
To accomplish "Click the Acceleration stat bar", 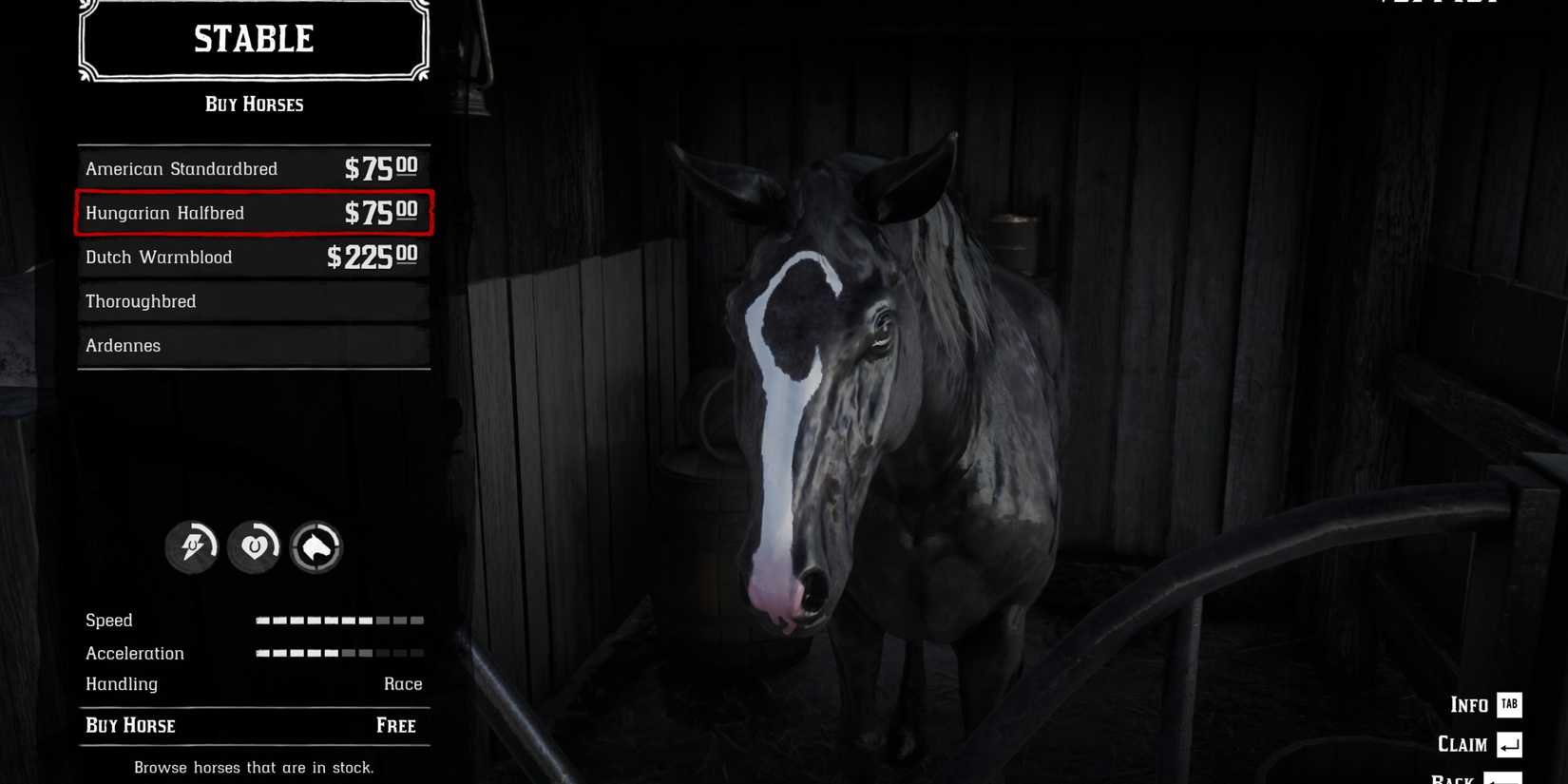I will [337, 653].
